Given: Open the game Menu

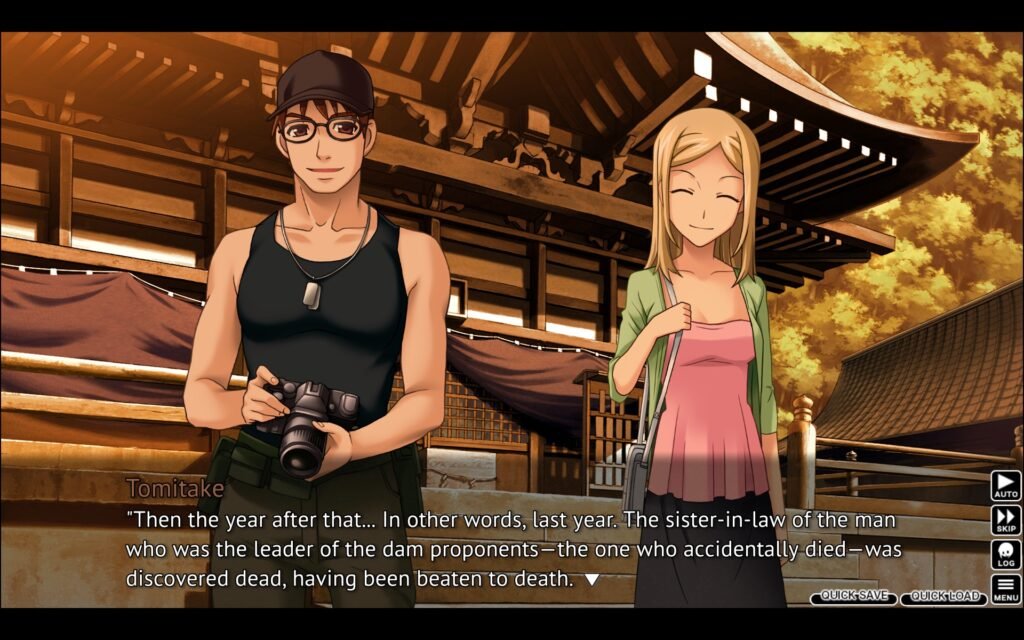Looking at the screenshot, I should coord(1005,588).
